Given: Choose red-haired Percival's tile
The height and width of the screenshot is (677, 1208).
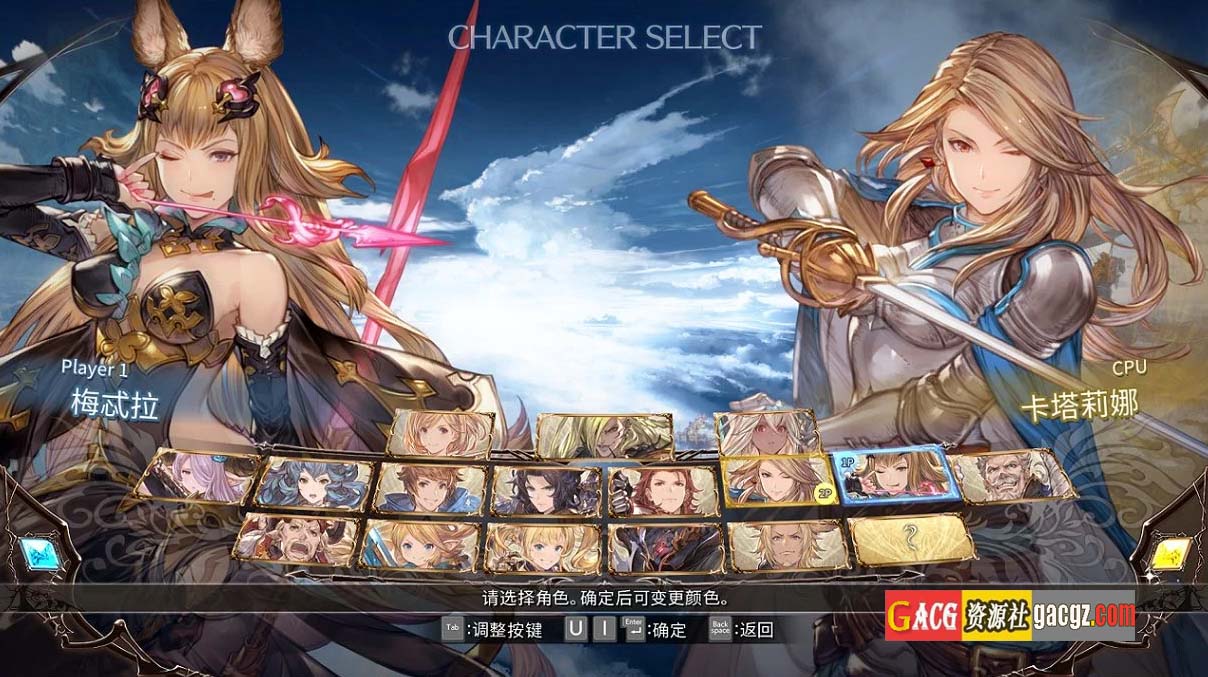Looking at the screenshot, I should tap(663, 490).
